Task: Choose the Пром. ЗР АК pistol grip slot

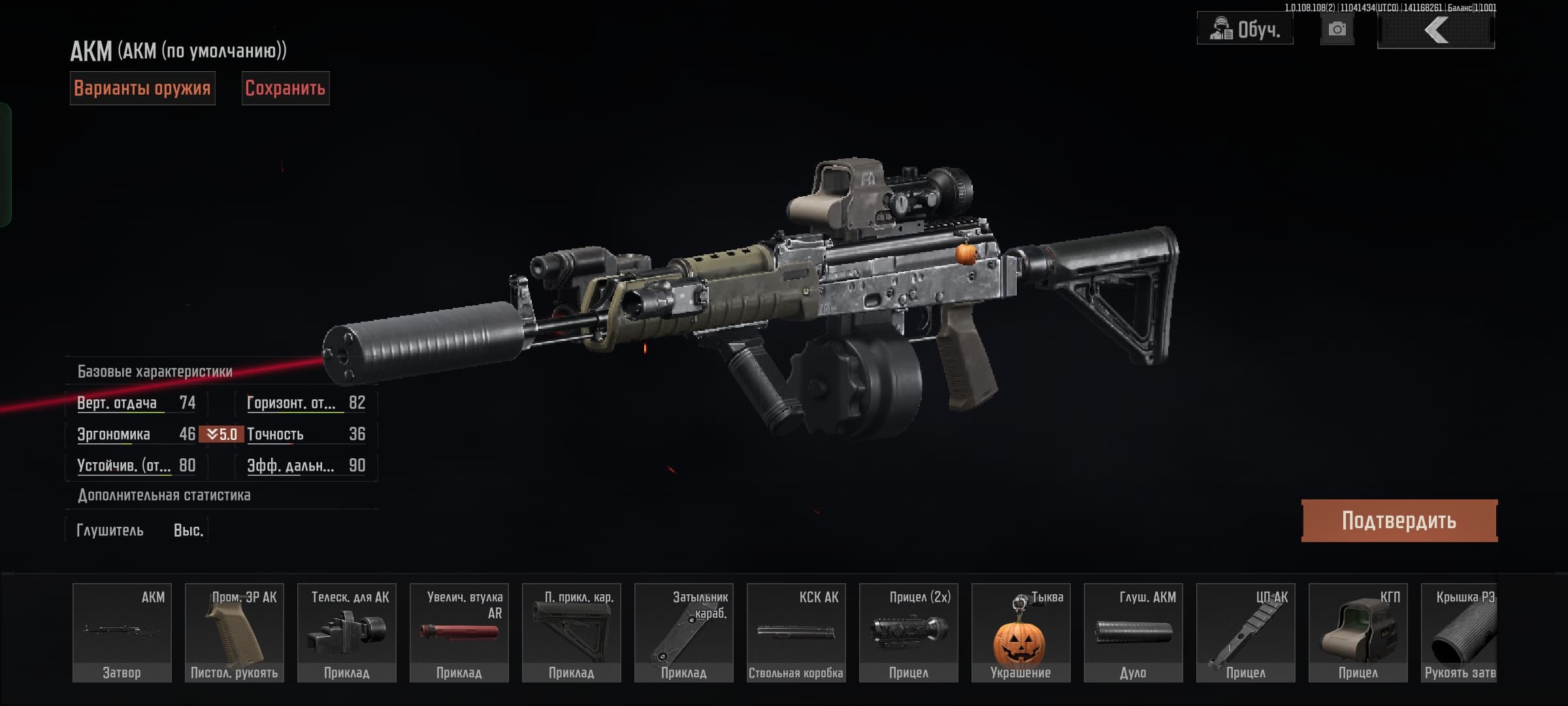Action: 235,633
